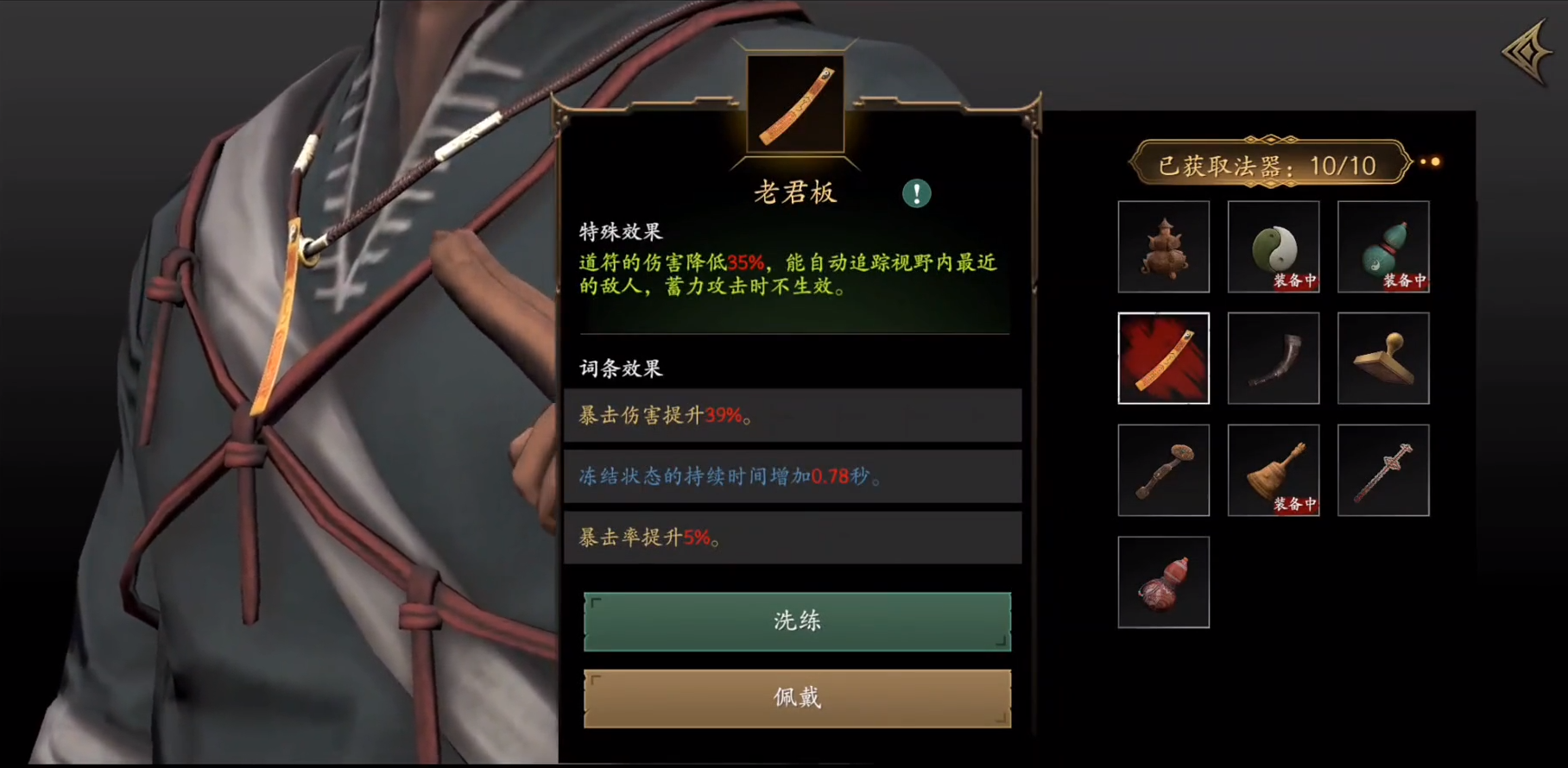Click the exclamation info icon beside 老君板
The width and height of the screenshot is (1568, 768).
917,193
